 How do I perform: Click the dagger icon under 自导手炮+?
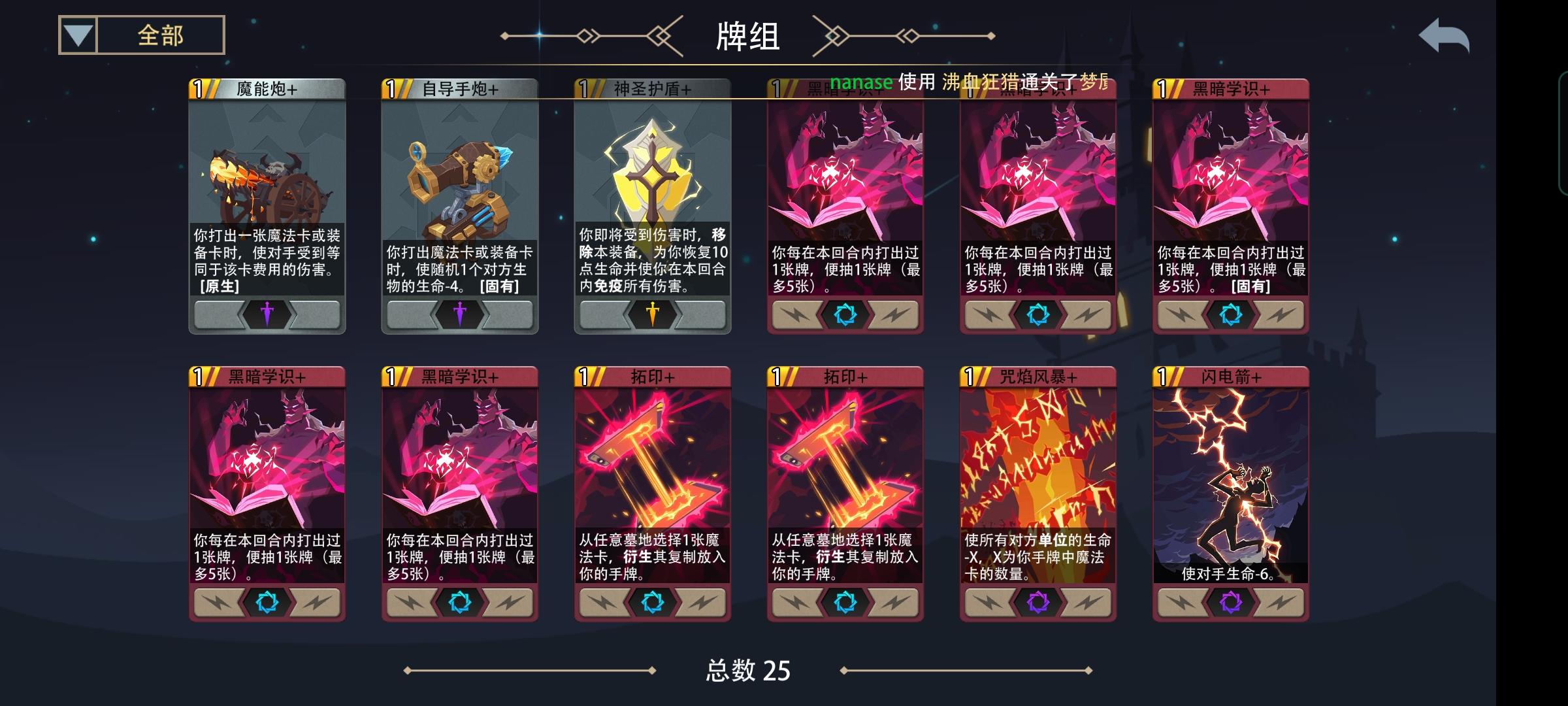tap(459, 314)
